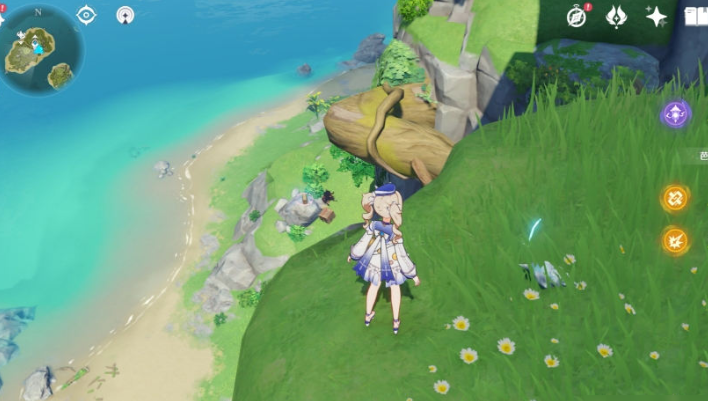The image size is (708, 401).
Task: Open the book-shaped handbook icon
Action: pos(696,16)
